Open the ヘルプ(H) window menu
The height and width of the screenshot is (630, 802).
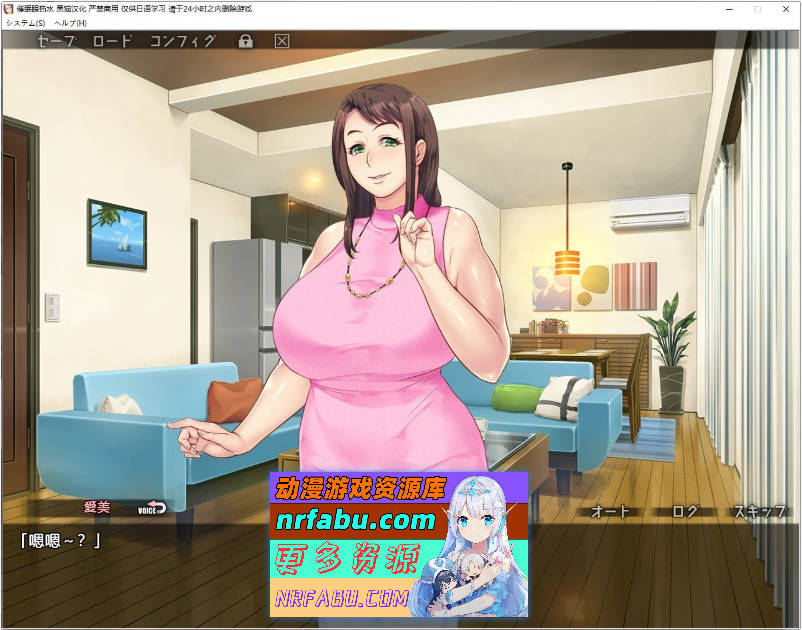70,22
